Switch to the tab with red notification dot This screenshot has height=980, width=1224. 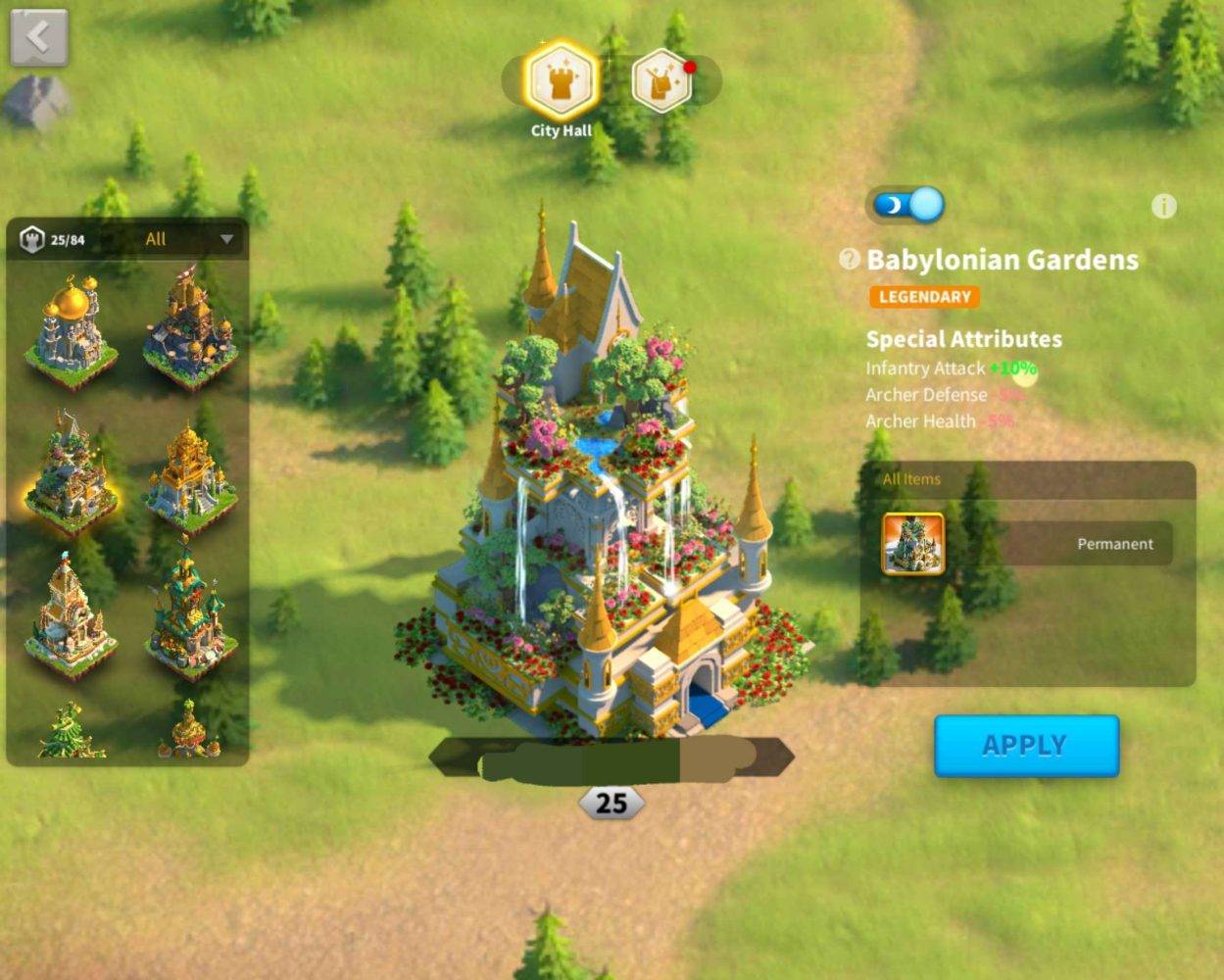(662, 81)
